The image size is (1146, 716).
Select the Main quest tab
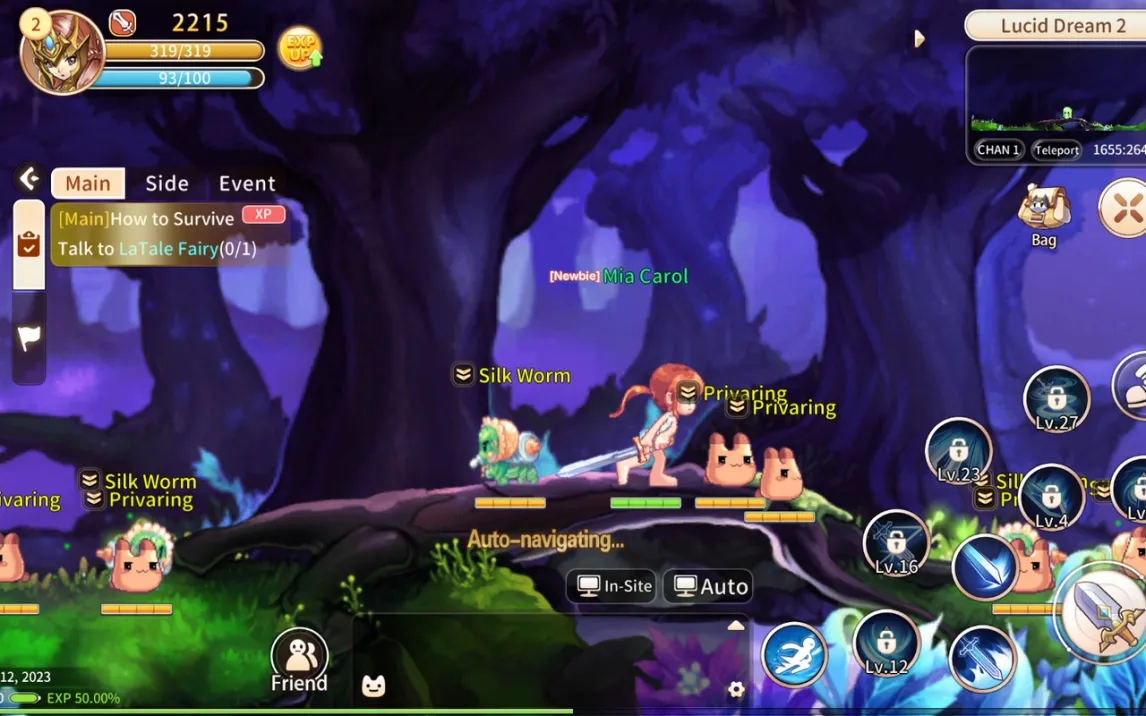tap(88, 183)
